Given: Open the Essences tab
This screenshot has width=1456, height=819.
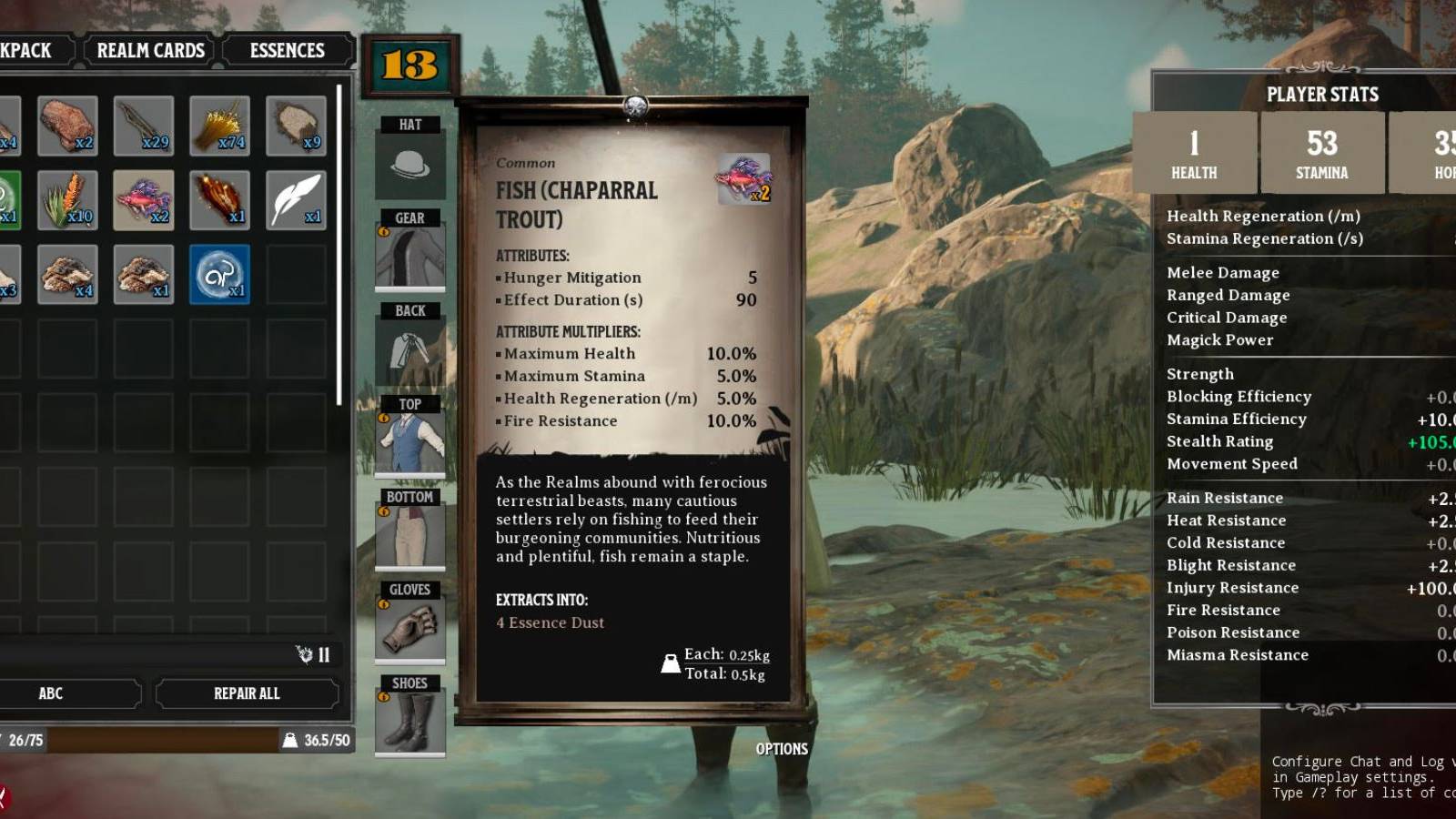Looking at the screenshot, I should pyautogui.click(x=287, y=50).
